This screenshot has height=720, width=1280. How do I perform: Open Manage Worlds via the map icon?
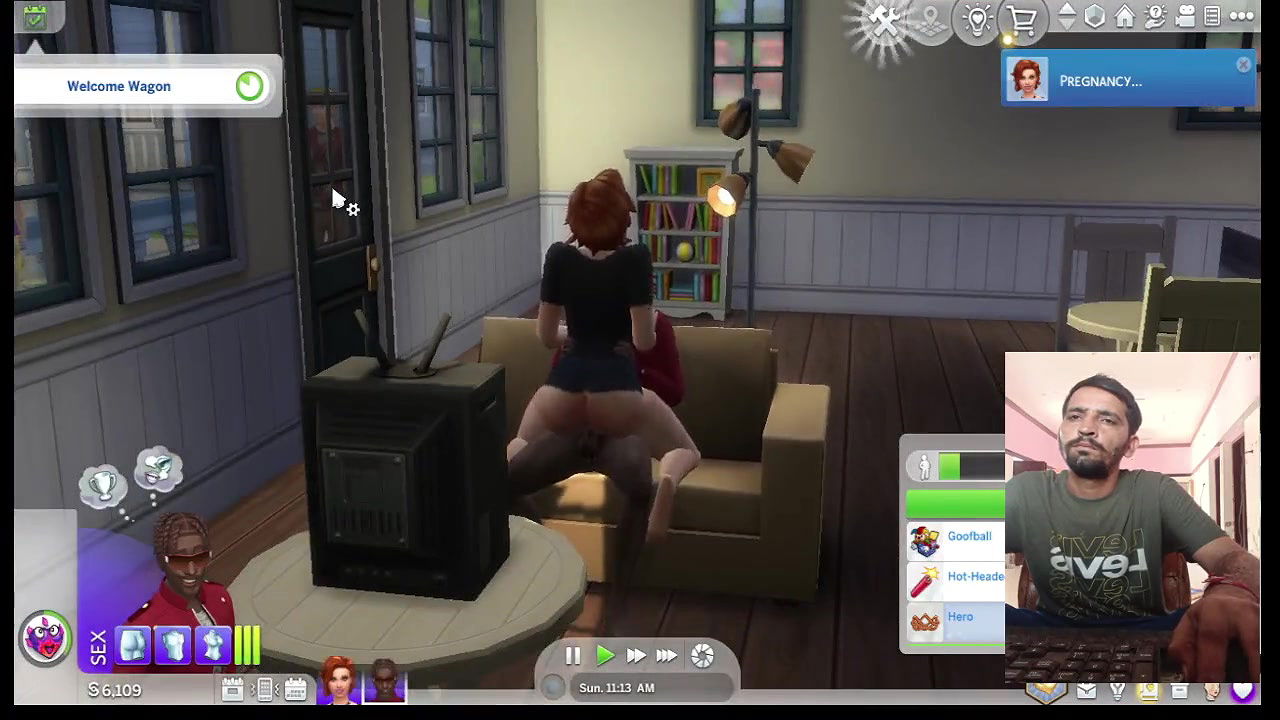point(931,18)
